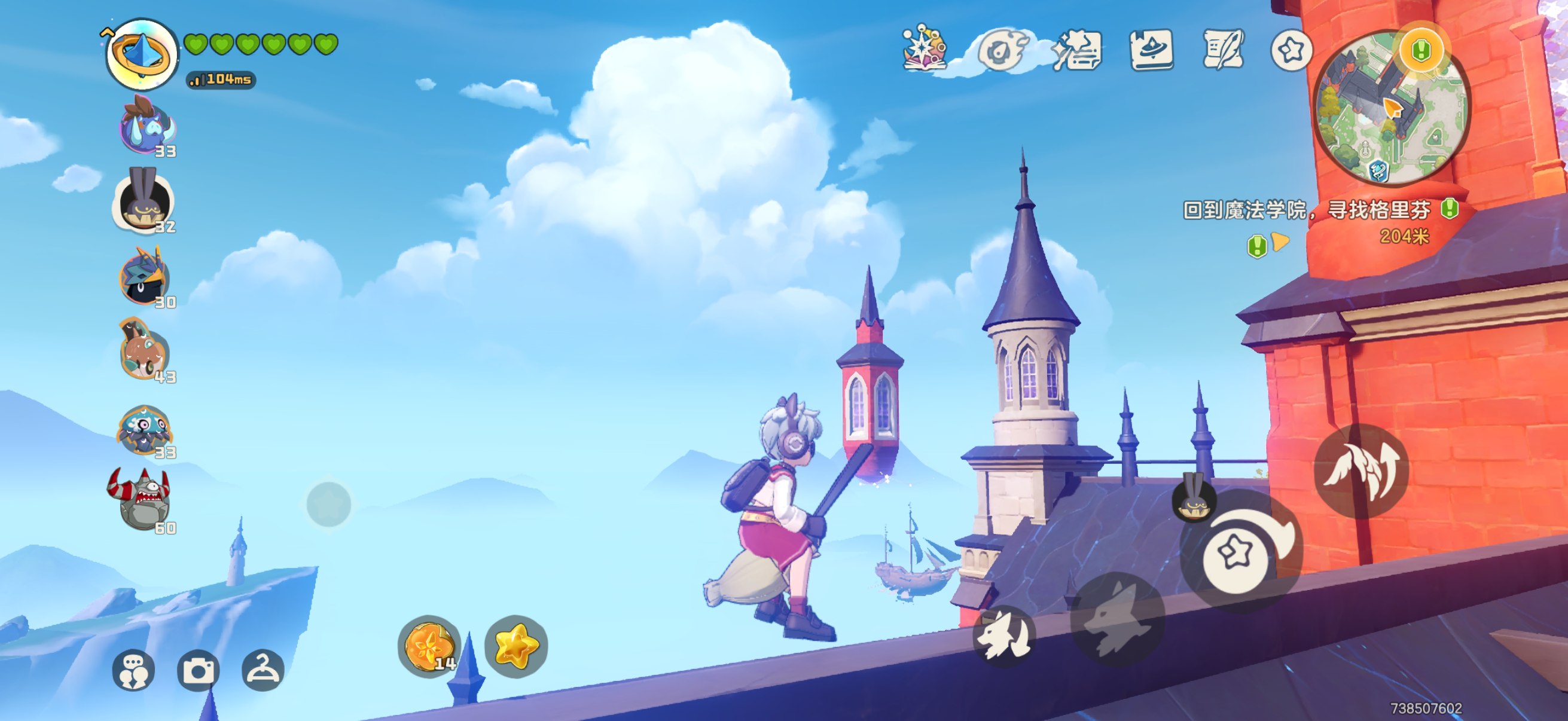Open the chat and friends button

click(133, 670)
